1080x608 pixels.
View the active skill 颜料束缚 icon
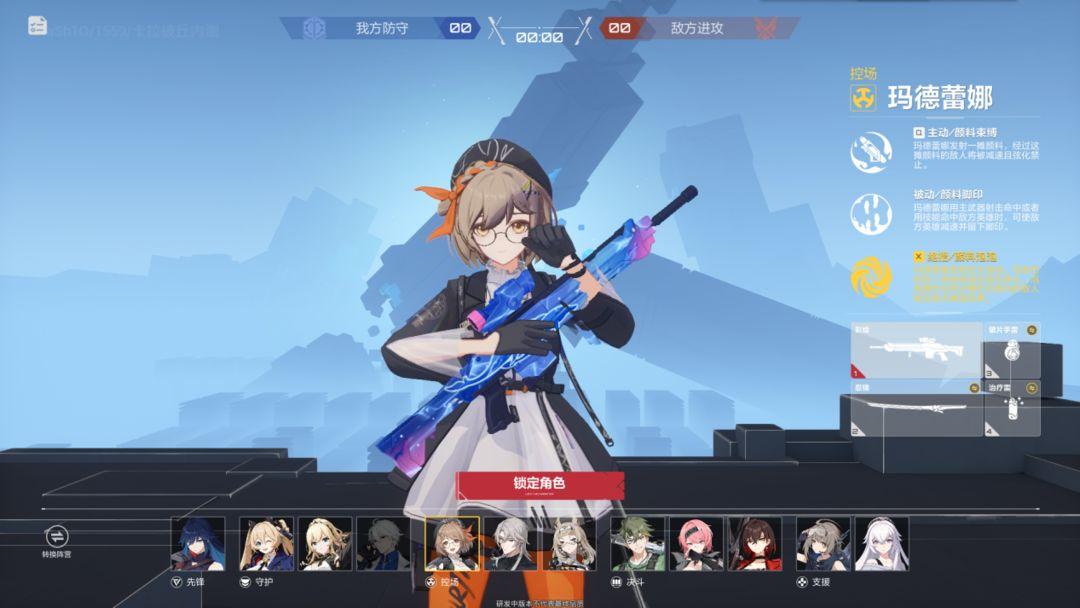click(870, 152)
